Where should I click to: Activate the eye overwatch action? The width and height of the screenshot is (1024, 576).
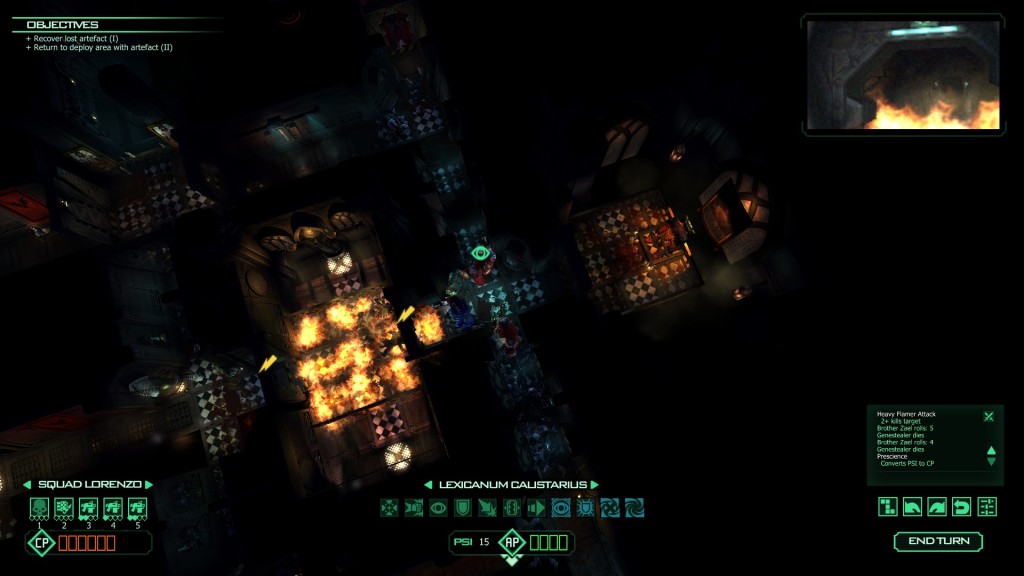click(x=438, y=508)
